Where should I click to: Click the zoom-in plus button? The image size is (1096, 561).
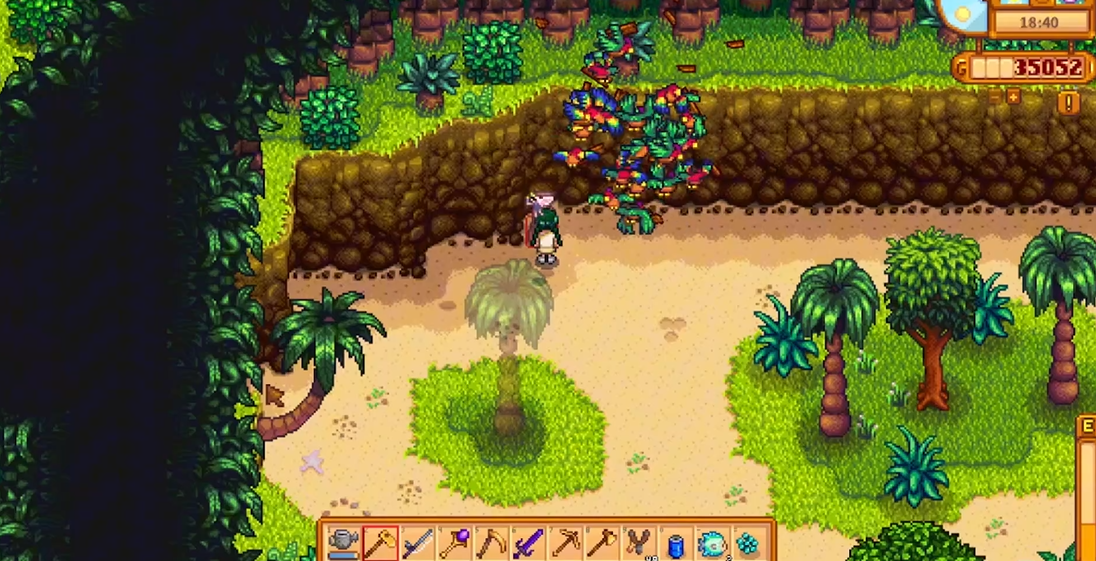click(1013, 97)
